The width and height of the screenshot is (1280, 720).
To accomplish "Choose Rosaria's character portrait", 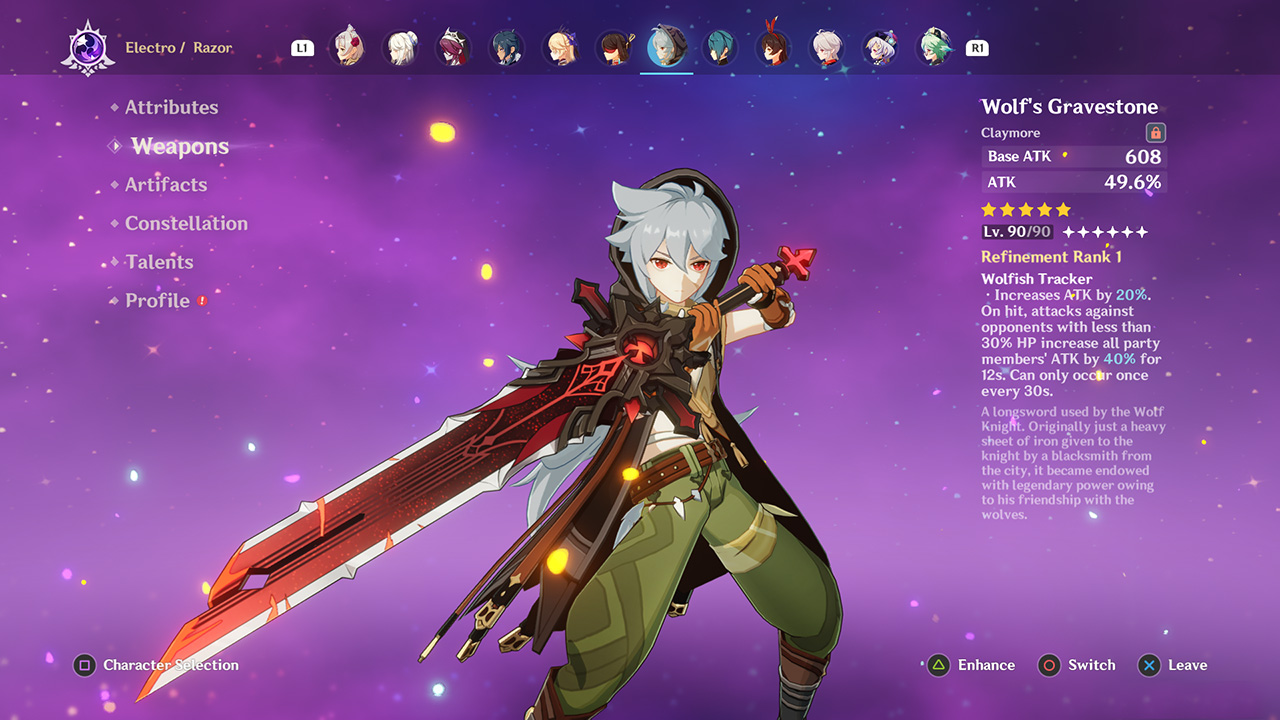I will [453, 48].
